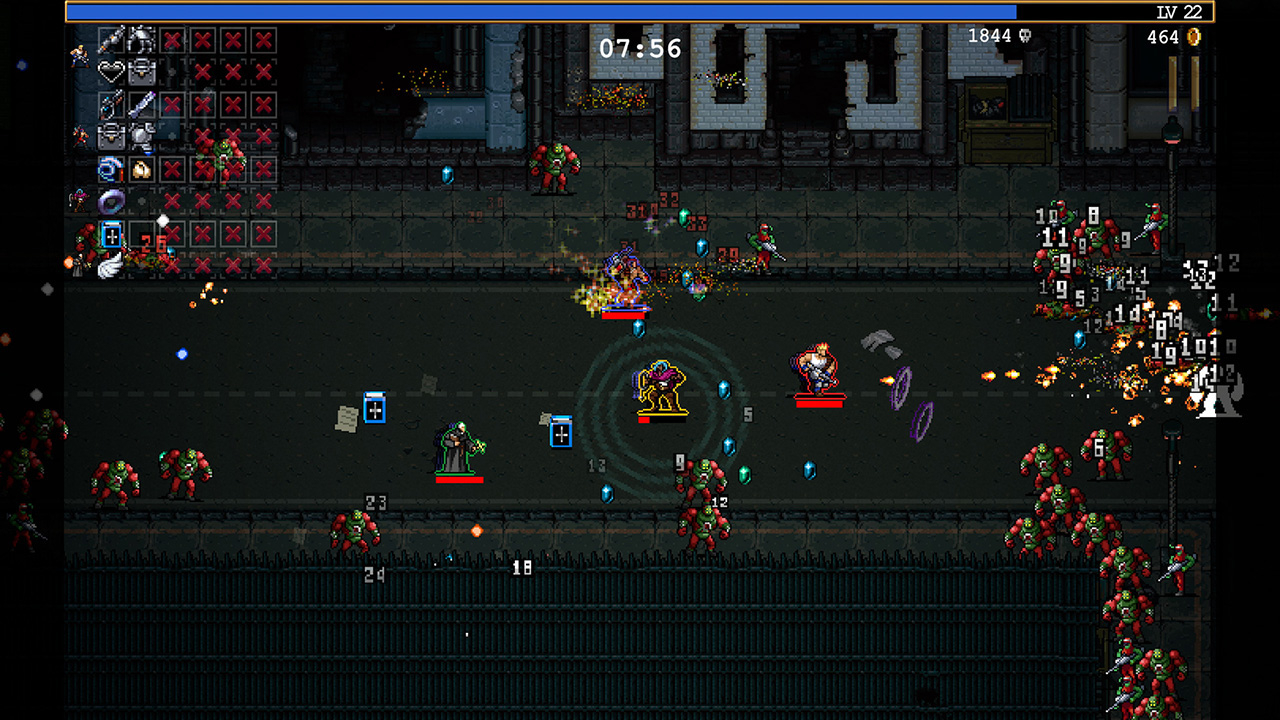Click the treasure chest icon in the top inventory

pyautogui.click(x=142, y=72)
